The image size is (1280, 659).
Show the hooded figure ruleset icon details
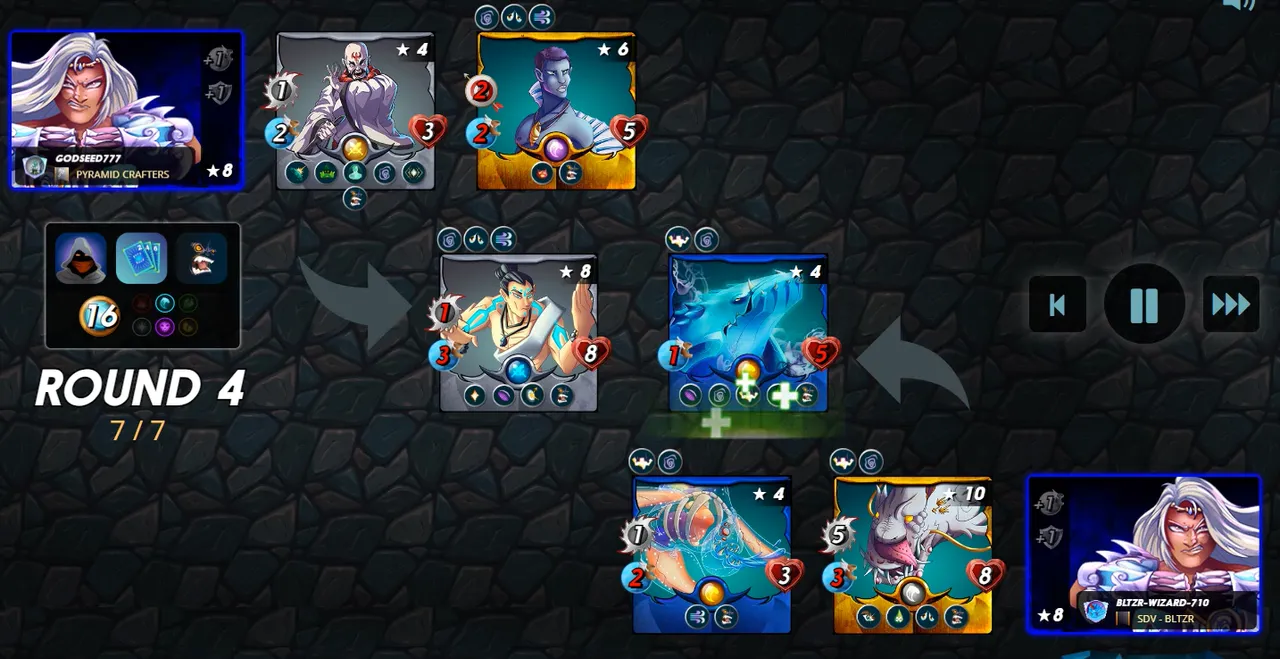[81, 259]
